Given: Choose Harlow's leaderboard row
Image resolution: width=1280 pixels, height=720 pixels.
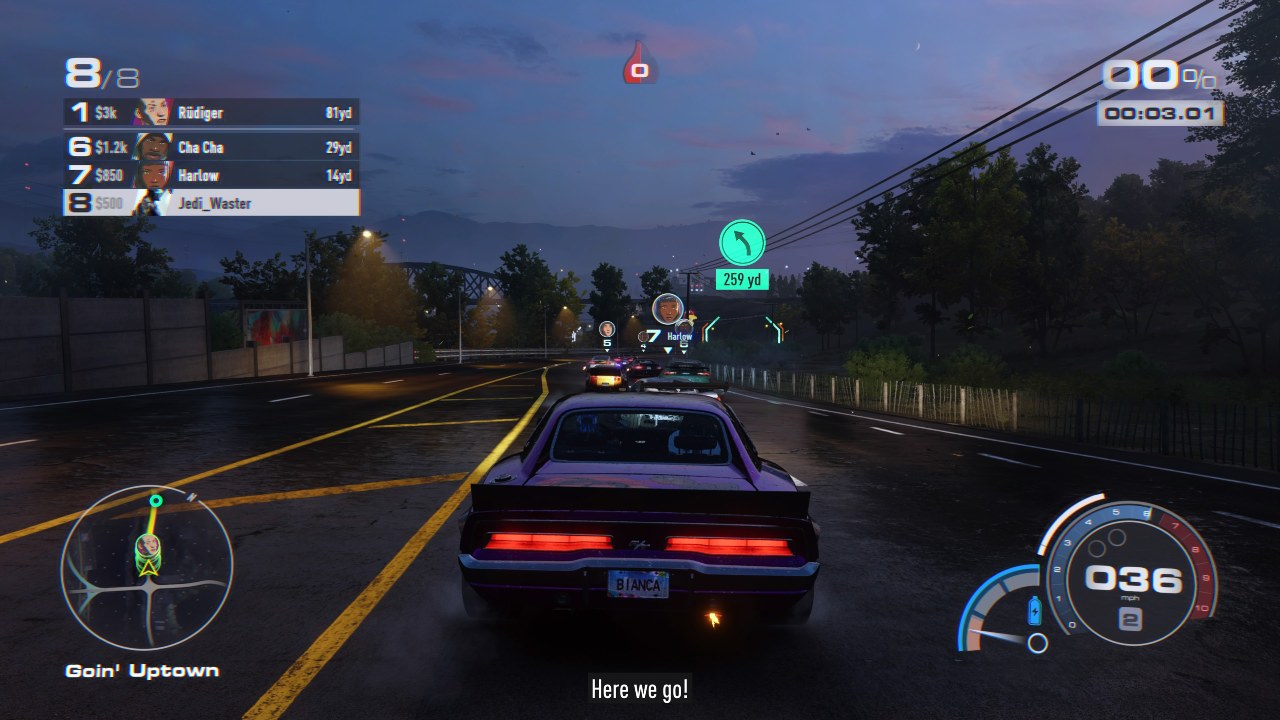Looking at the screenshot, I should point(211,176).
